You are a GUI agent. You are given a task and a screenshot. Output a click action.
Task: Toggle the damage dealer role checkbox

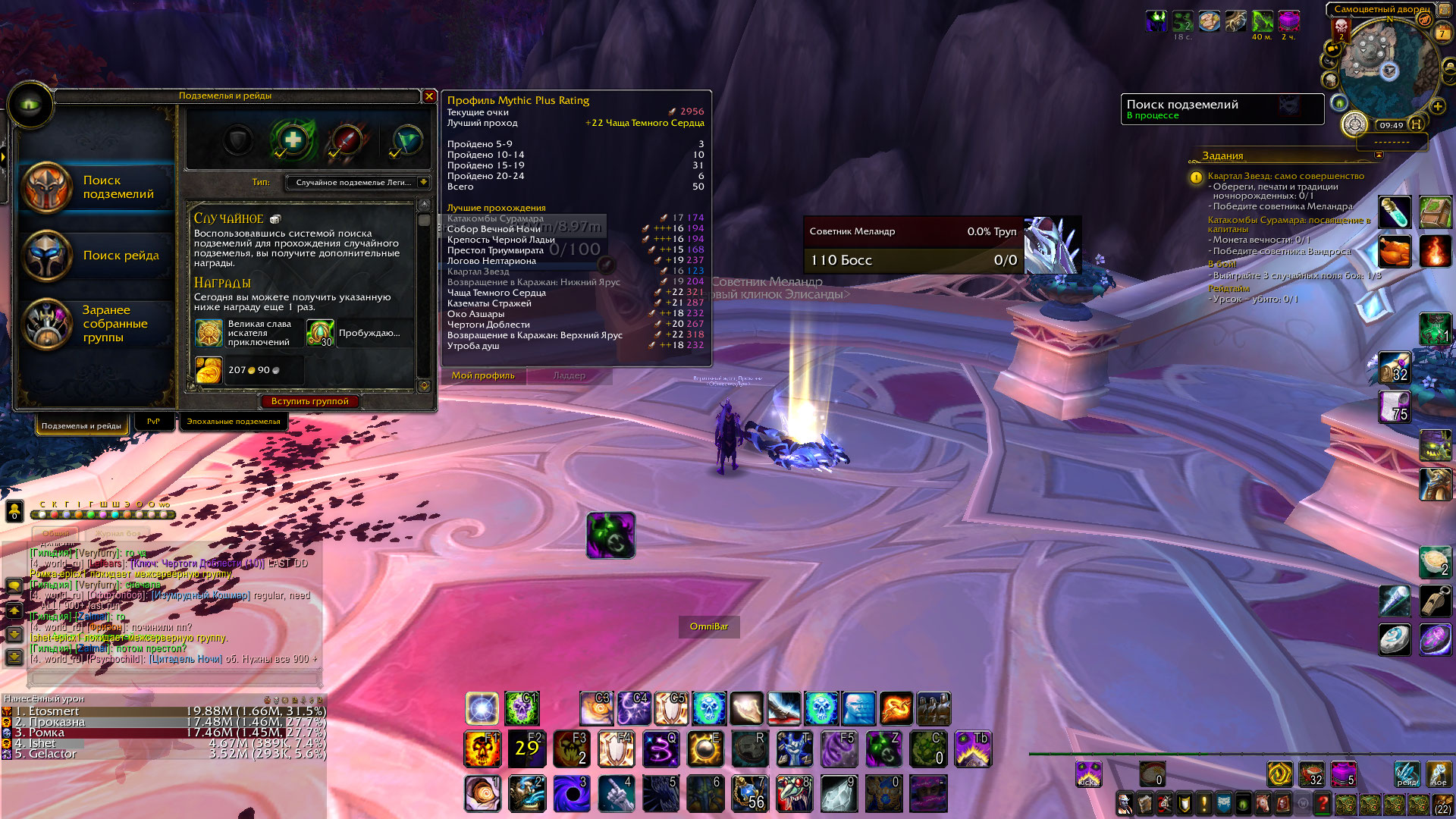pos(347,140)
